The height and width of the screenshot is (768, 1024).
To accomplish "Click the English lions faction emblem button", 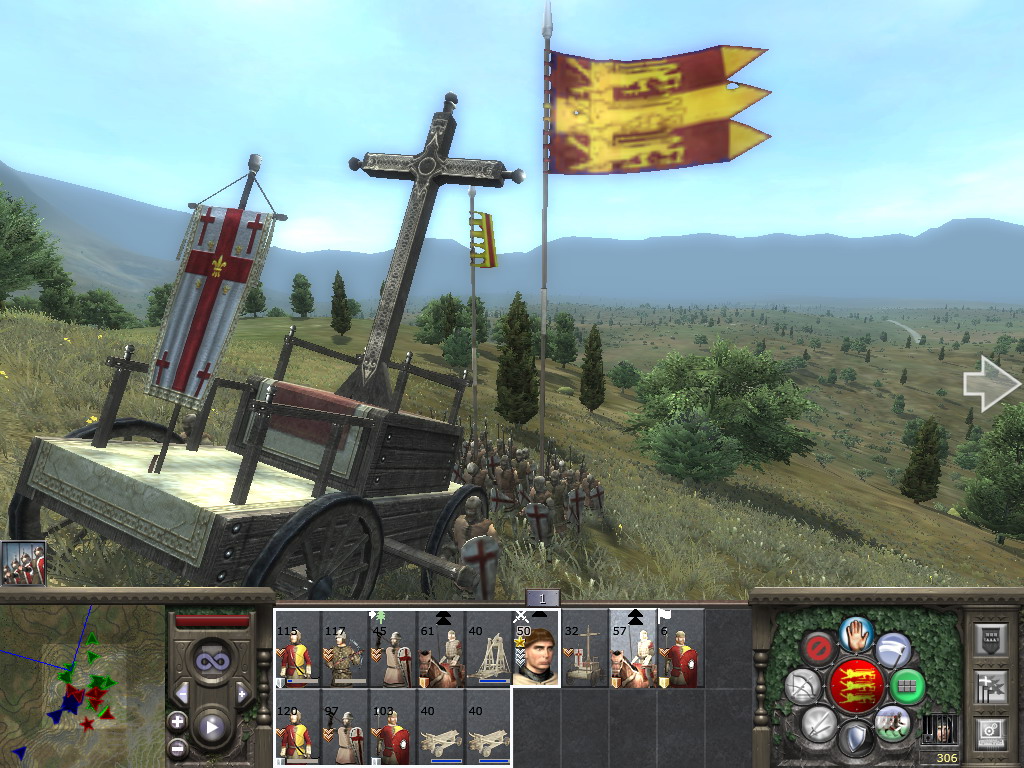I will coord(857,684).
